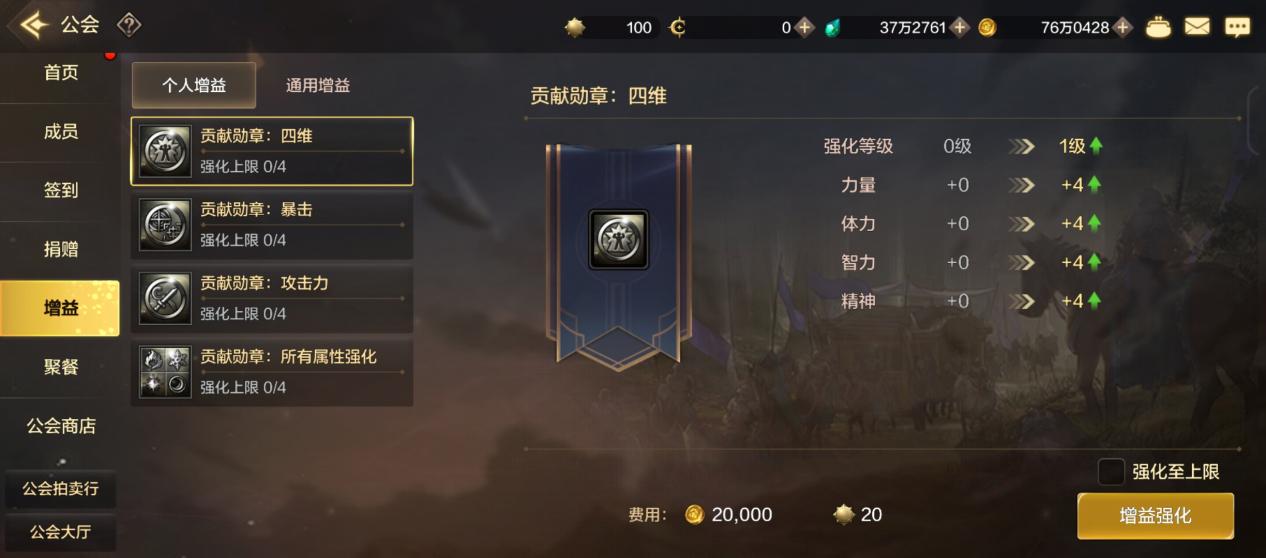Open the 成员 members list
1266x558 pixels.
pyautogui.click(x=60, y=132)
